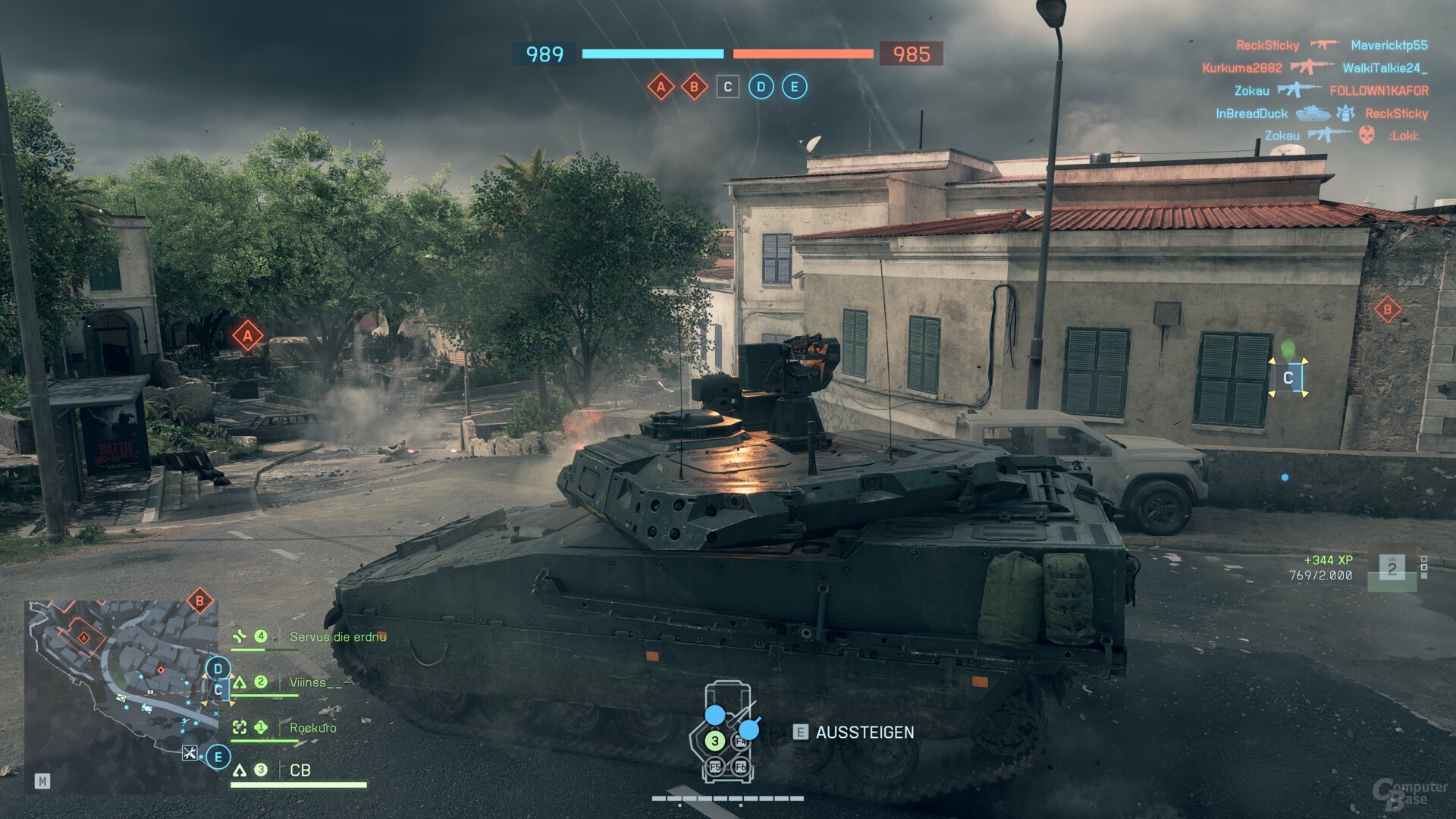Choose neutral objective C in the top flag row
Image resolution: width=1456 pixels, height=819 pixels.
(x=727, y=86)
